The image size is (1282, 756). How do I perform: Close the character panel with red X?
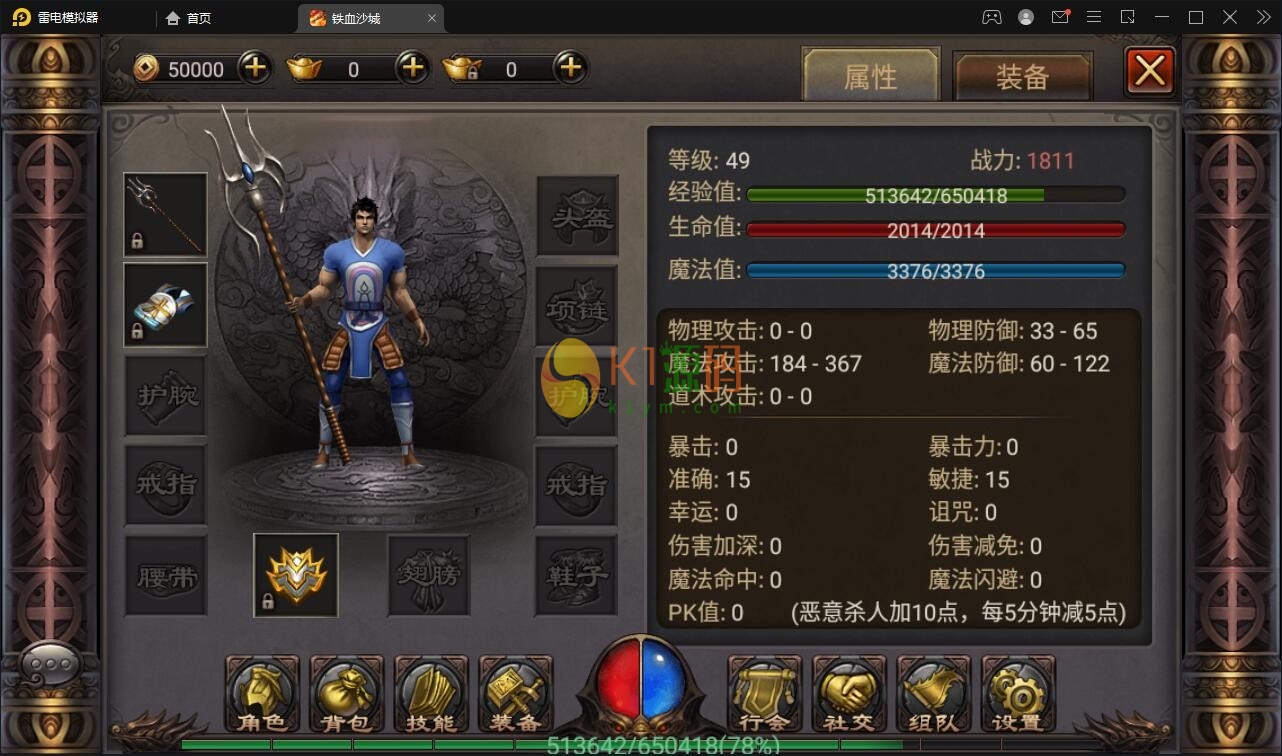pos(1149,70)
